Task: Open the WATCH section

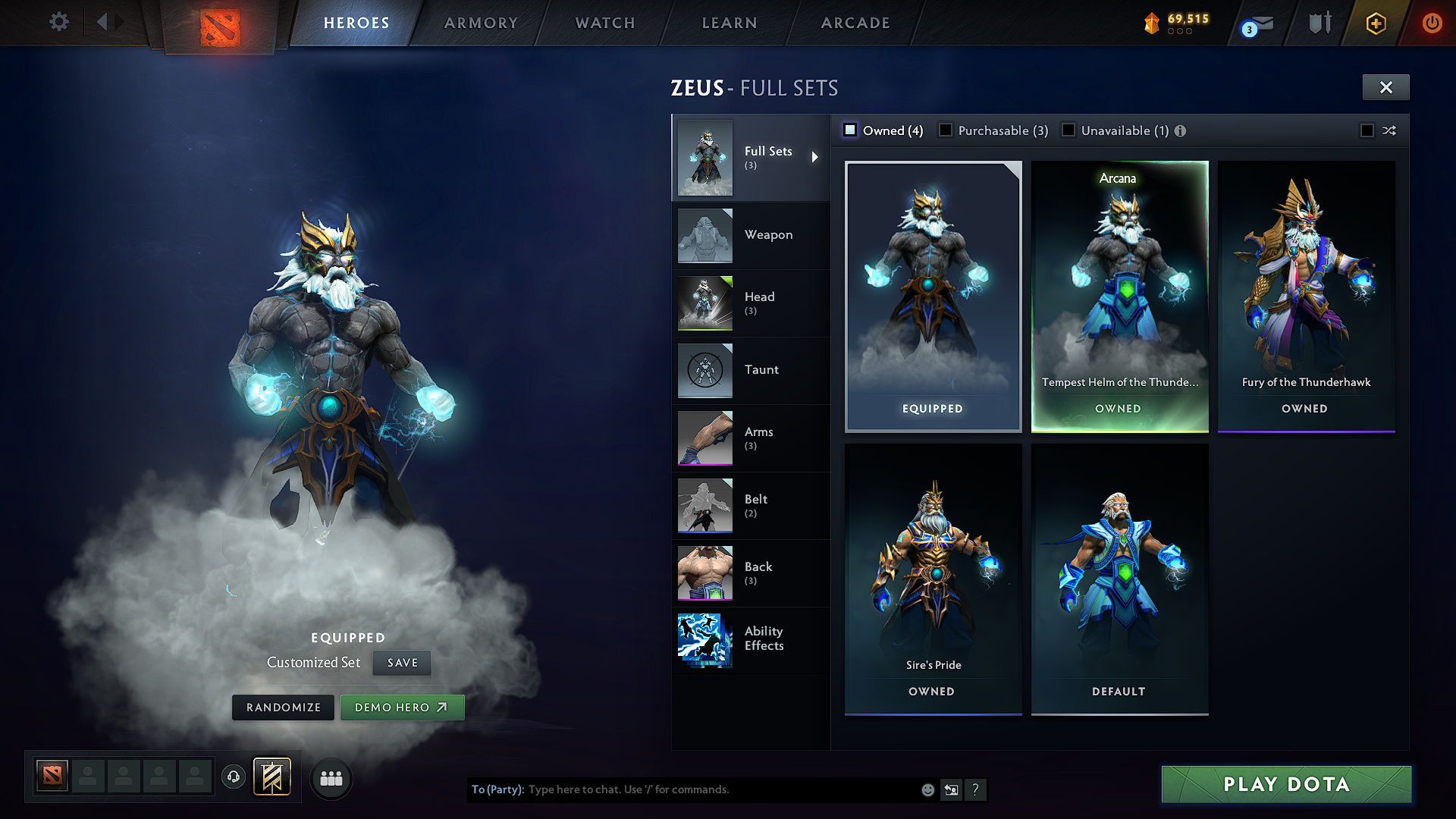Action: [604, 23]
